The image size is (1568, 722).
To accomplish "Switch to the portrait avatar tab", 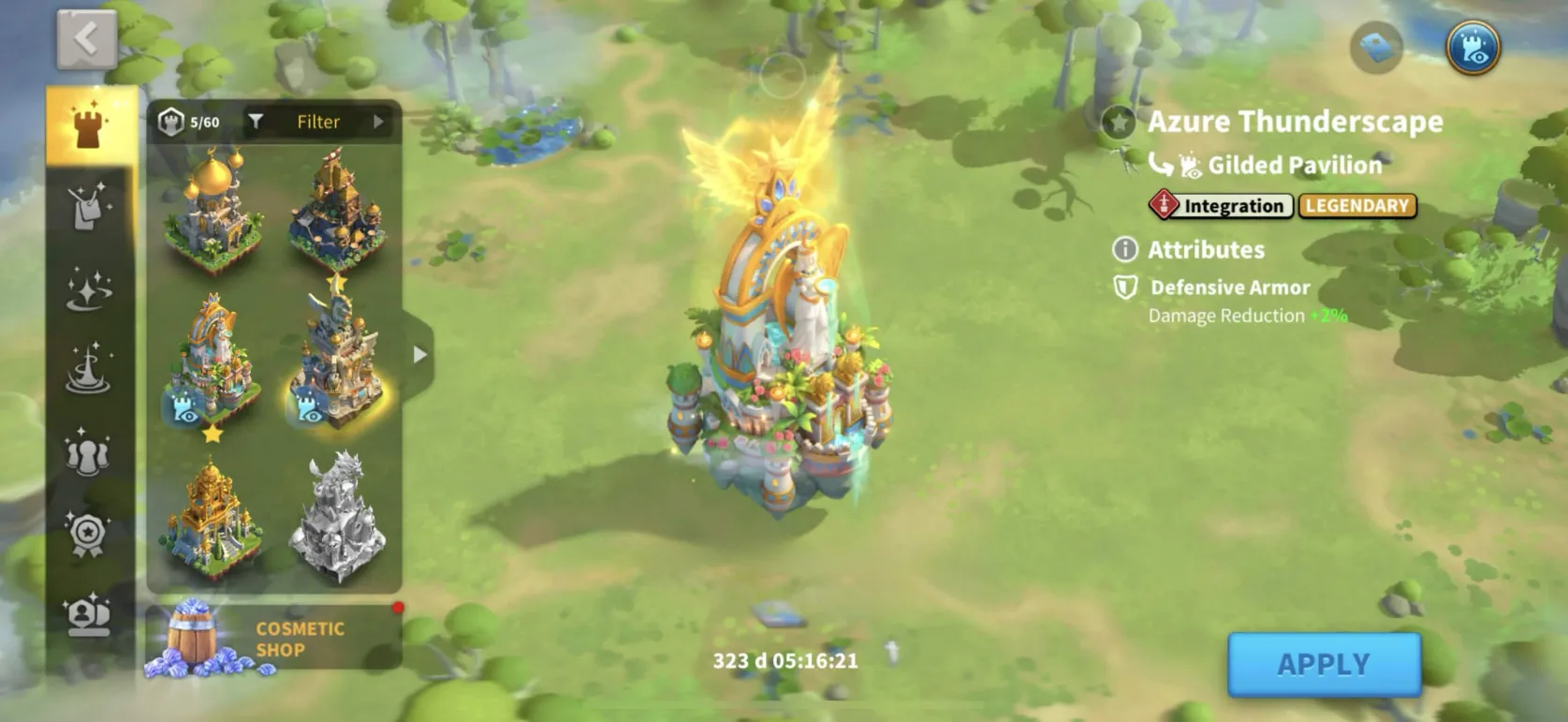I will (90, 614).
